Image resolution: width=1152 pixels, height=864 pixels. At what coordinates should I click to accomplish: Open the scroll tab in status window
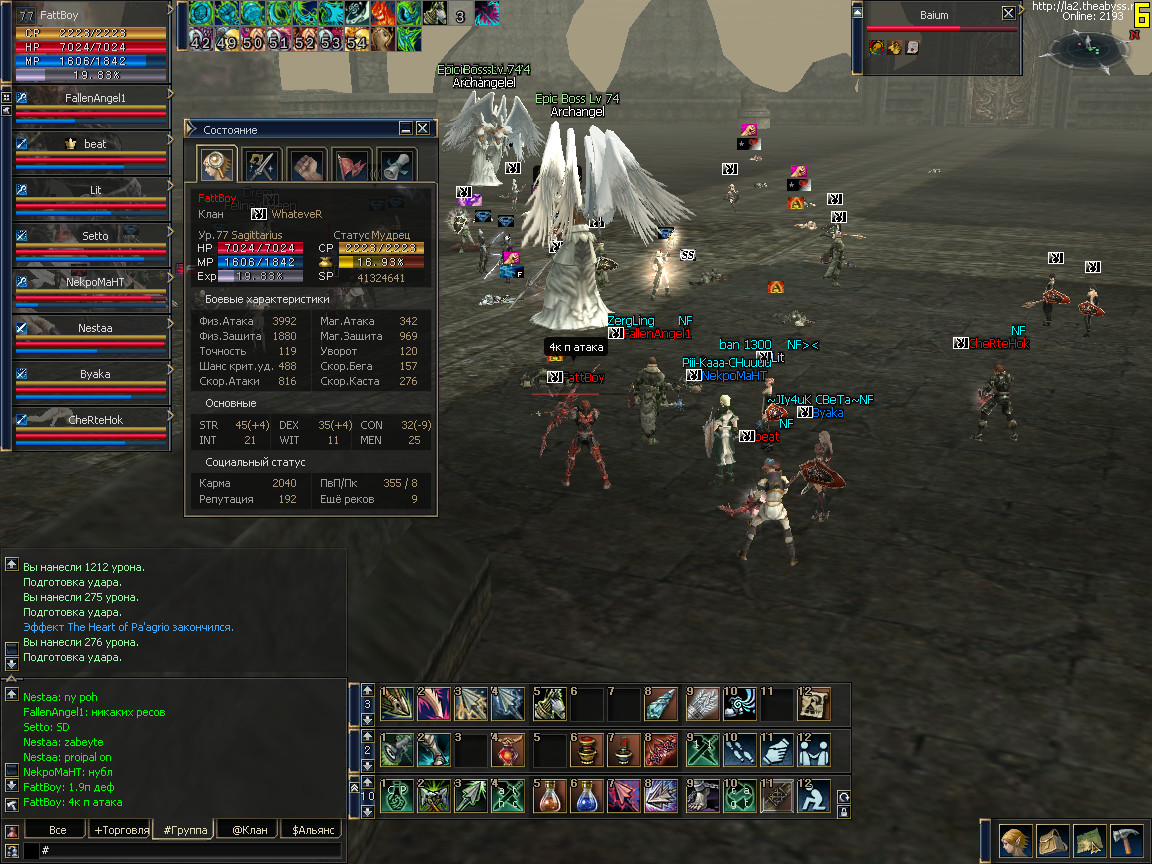click(x=395, y=166)
